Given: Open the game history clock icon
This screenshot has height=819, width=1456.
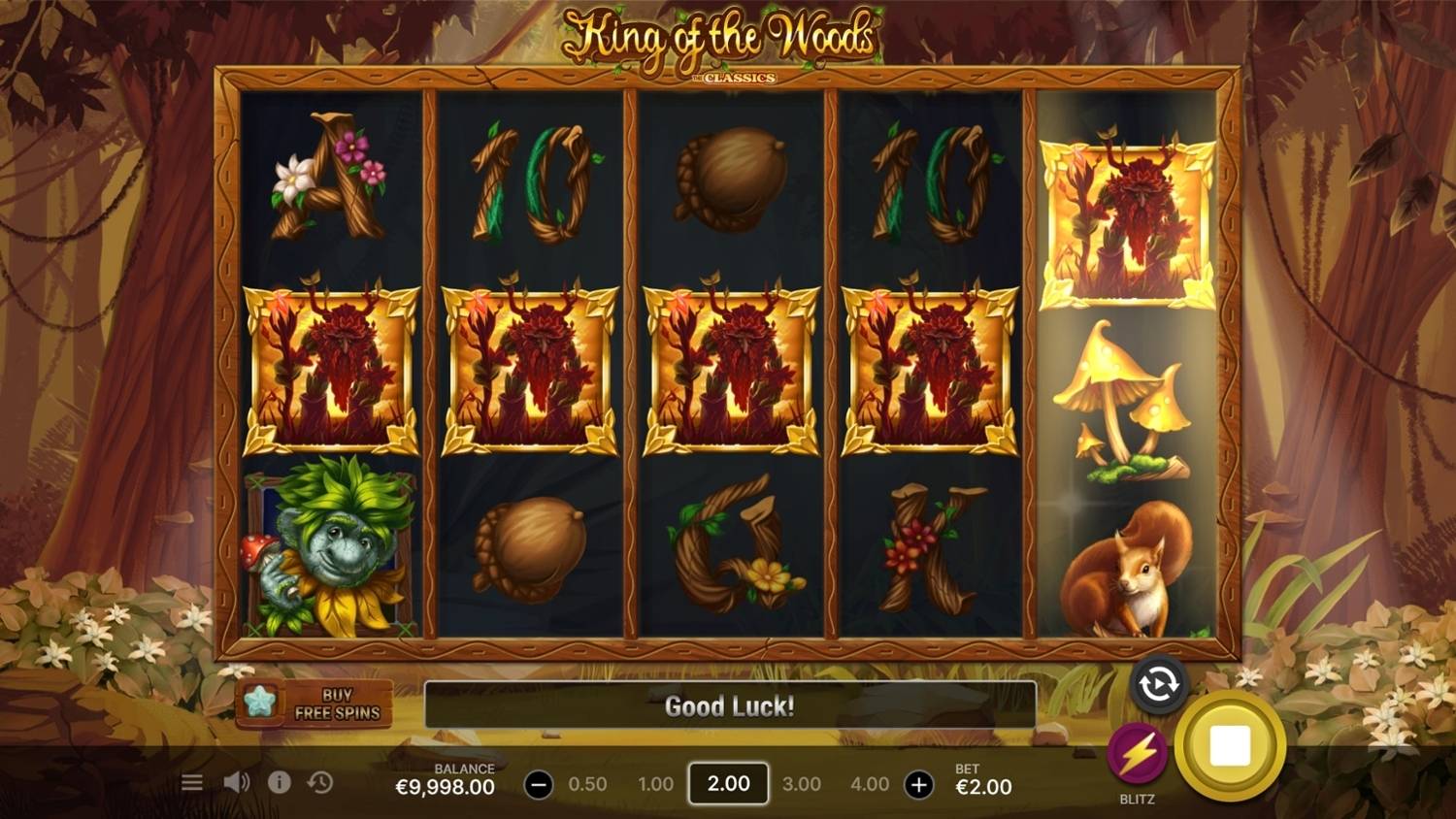Looking at the screenshot, I should coord(320,782).
